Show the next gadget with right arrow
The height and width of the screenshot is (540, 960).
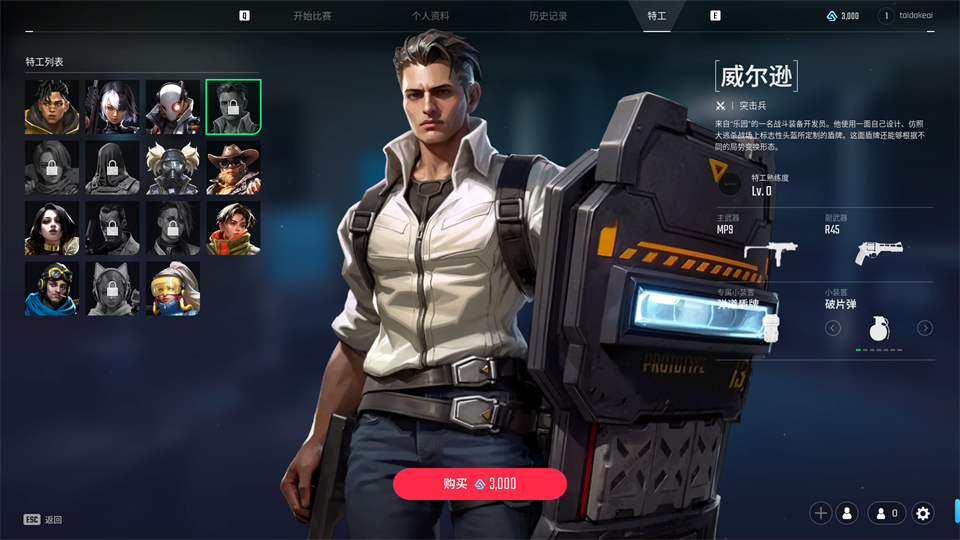pyautogui.click(x=925, y=328)
